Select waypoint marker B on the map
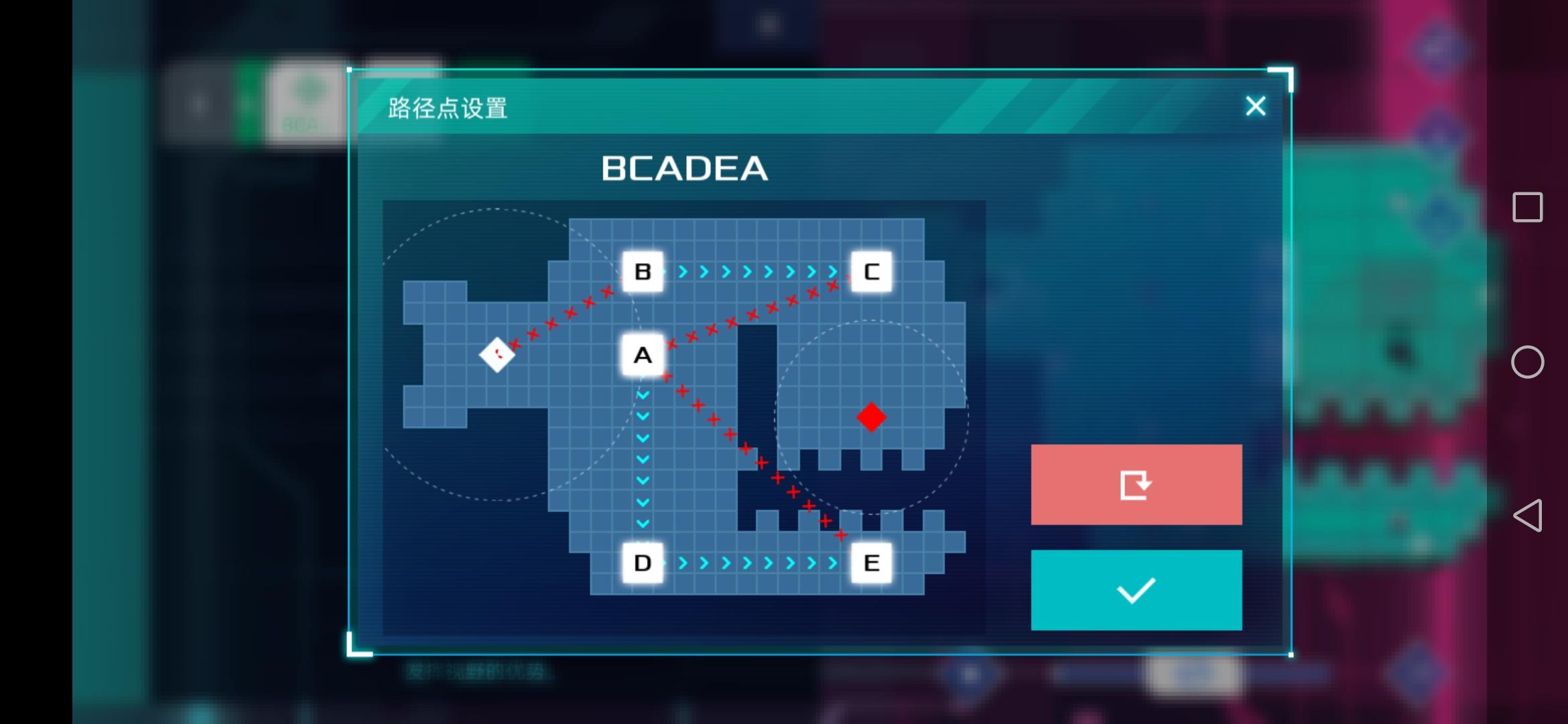The image size is (1568, 724). (x=643, y=271)
